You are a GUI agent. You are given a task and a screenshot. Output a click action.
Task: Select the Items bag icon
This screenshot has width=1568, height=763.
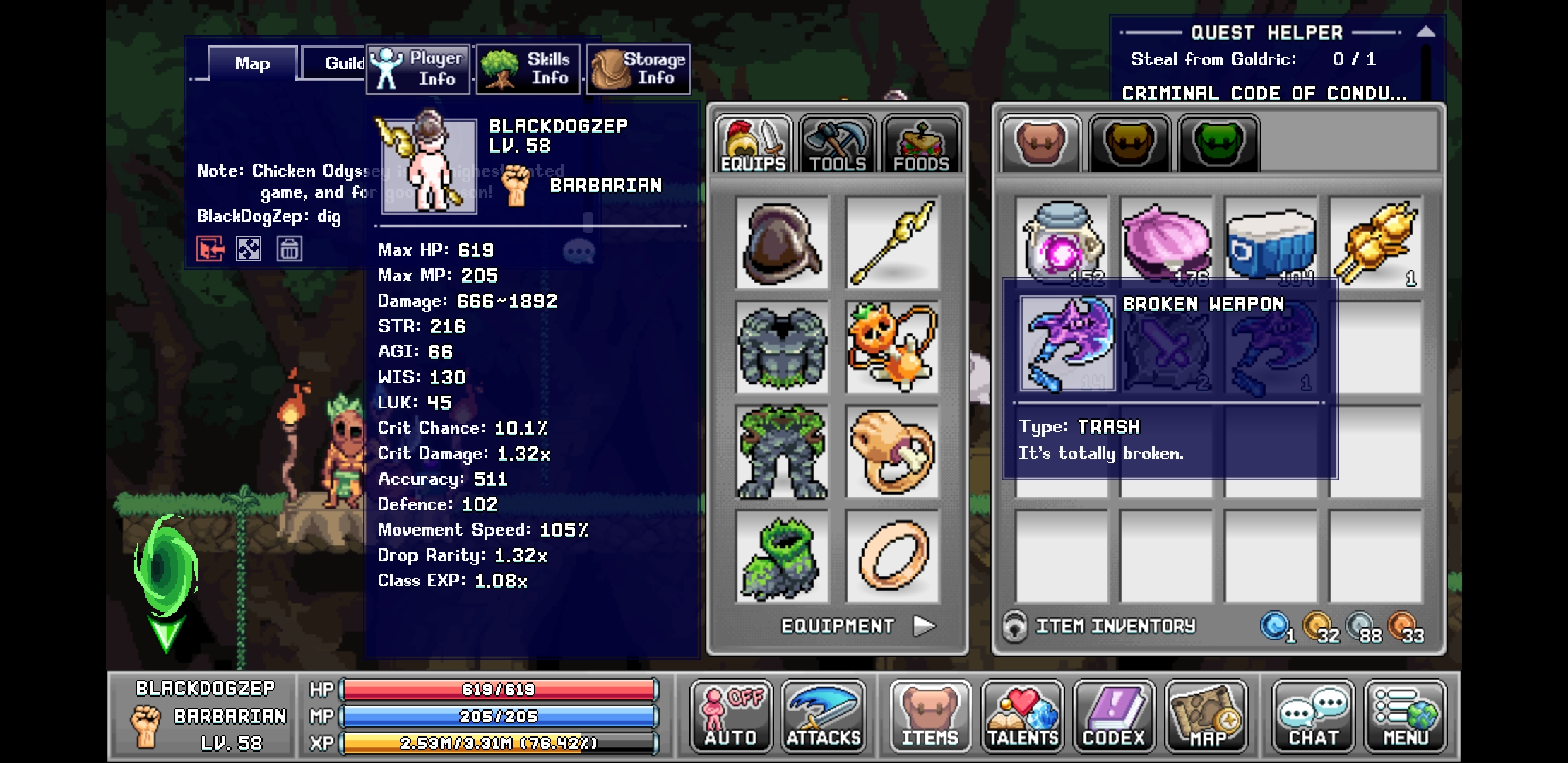tap(930, 717)
